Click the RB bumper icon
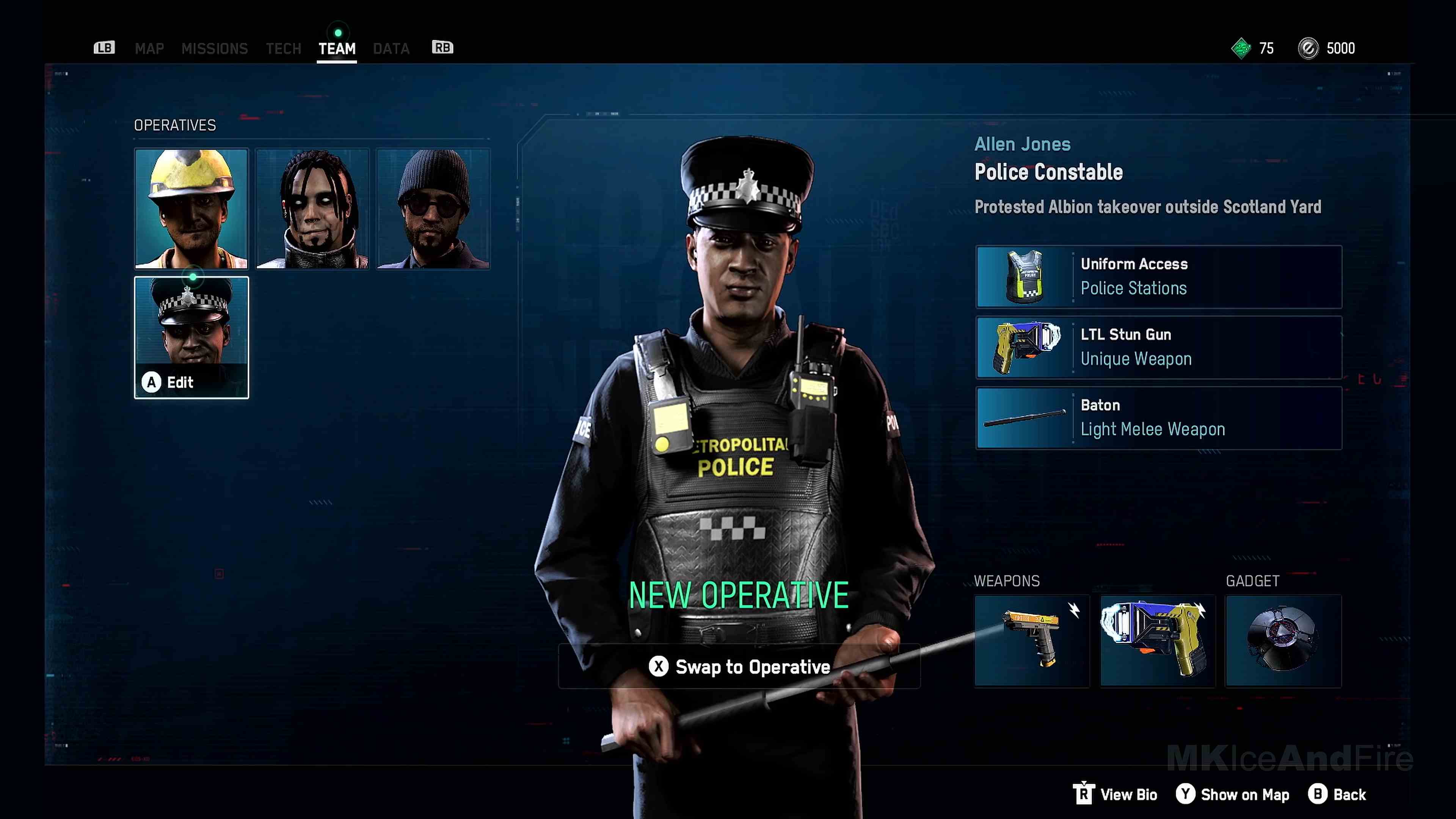The height and width of the screenshot is (819, 1456). pos(442,47)
